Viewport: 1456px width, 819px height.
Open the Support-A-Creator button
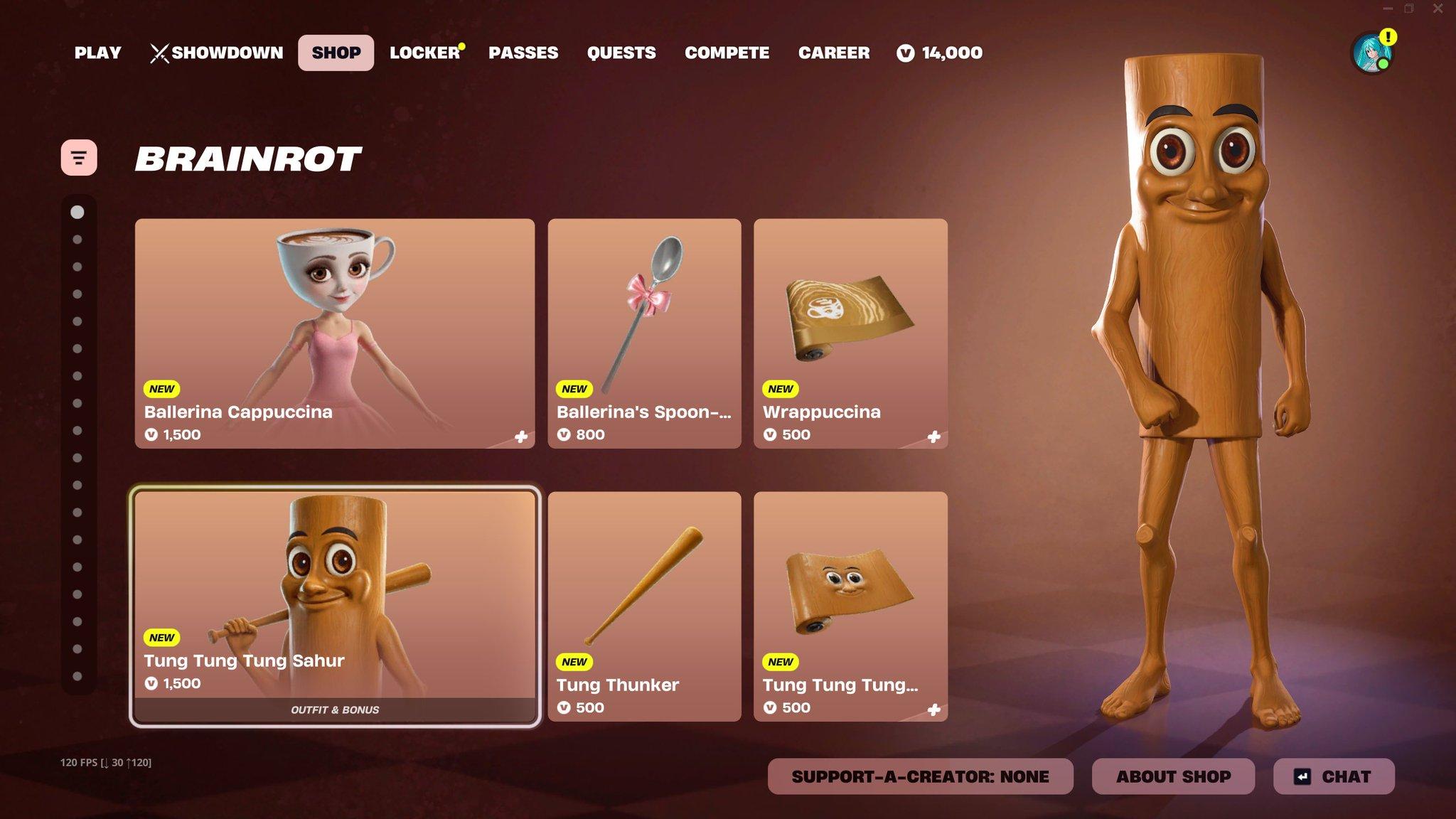920,776
